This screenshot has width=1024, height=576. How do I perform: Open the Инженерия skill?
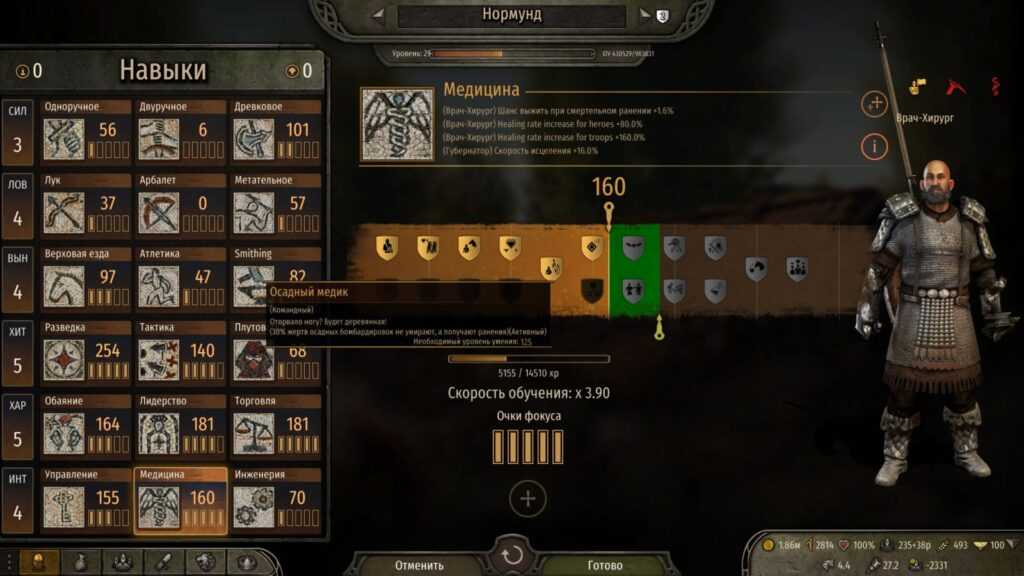tap(276, 498)
